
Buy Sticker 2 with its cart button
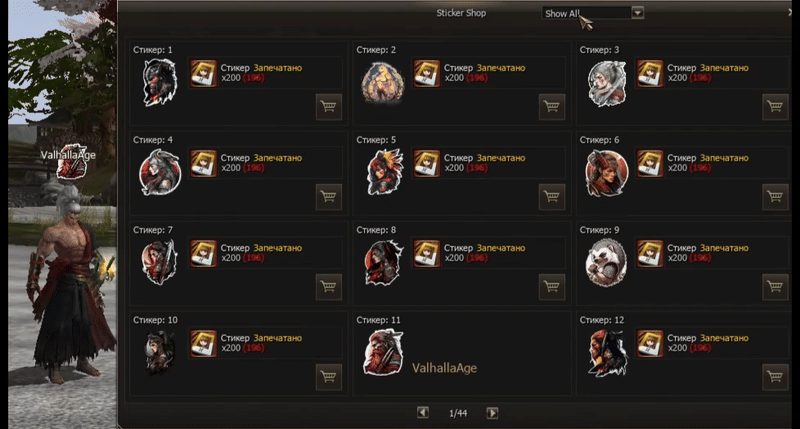click(552, 107)
